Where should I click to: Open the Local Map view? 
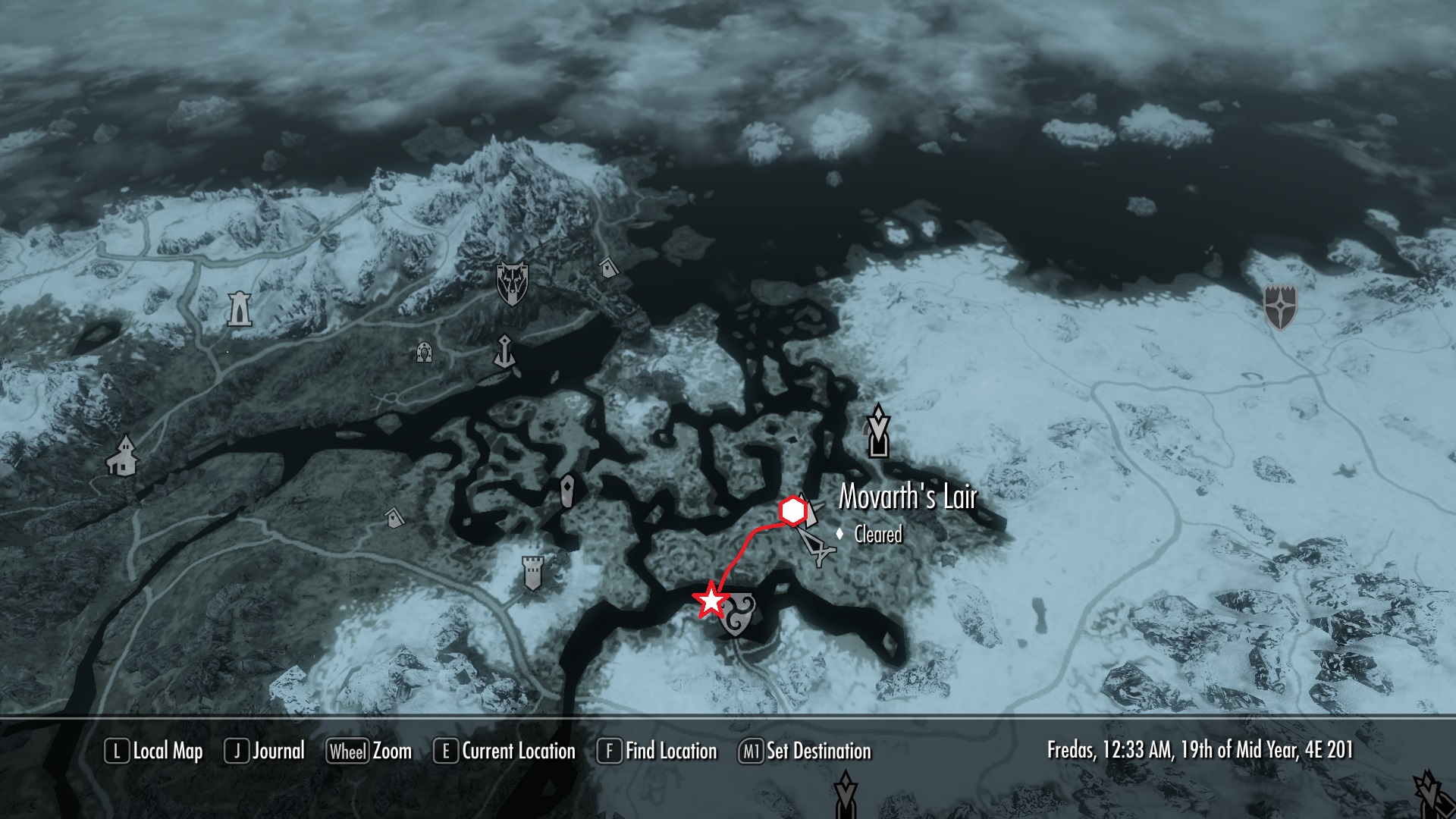pyautogui.click(x=154, y=752)
